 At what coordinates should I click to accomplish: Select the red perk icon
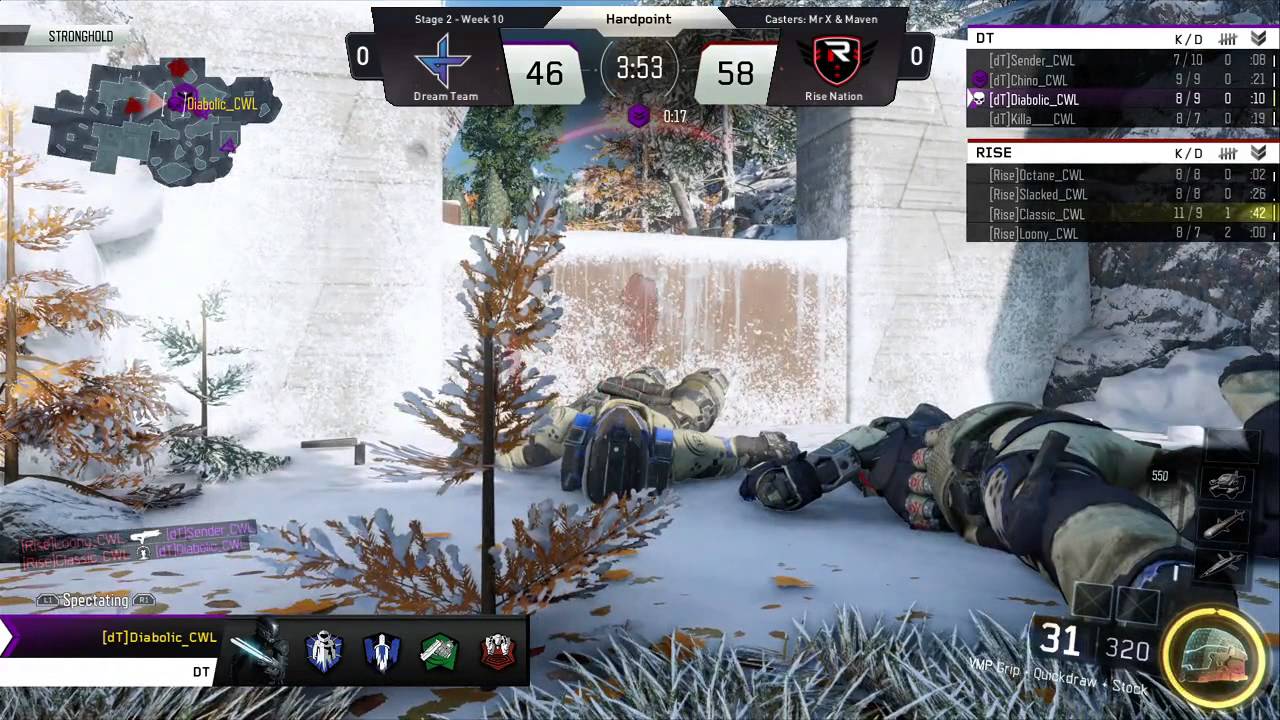click(497, 652)
